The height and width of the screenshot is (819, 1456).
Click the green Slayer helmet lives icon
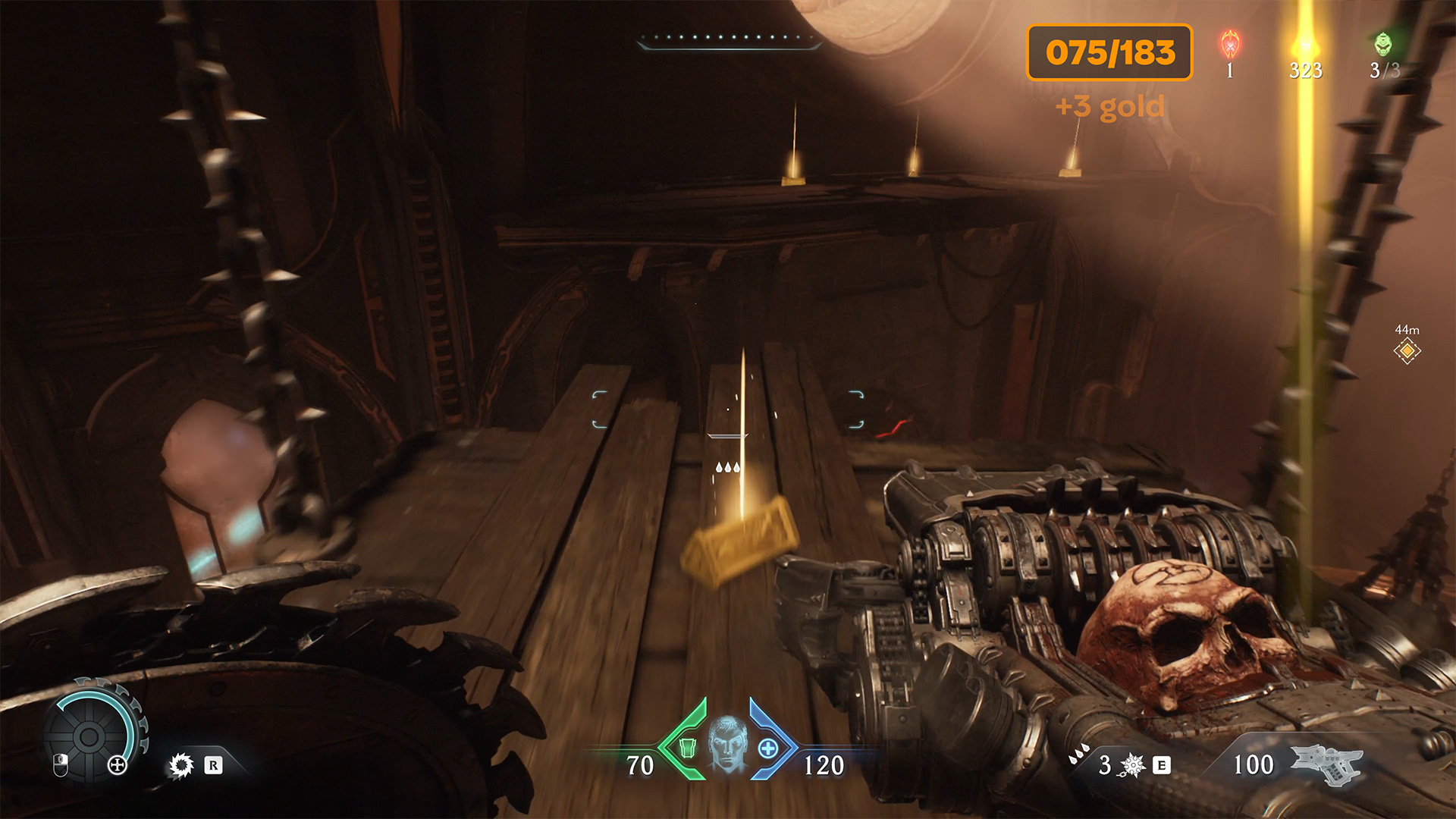(x=1384, y=44)
